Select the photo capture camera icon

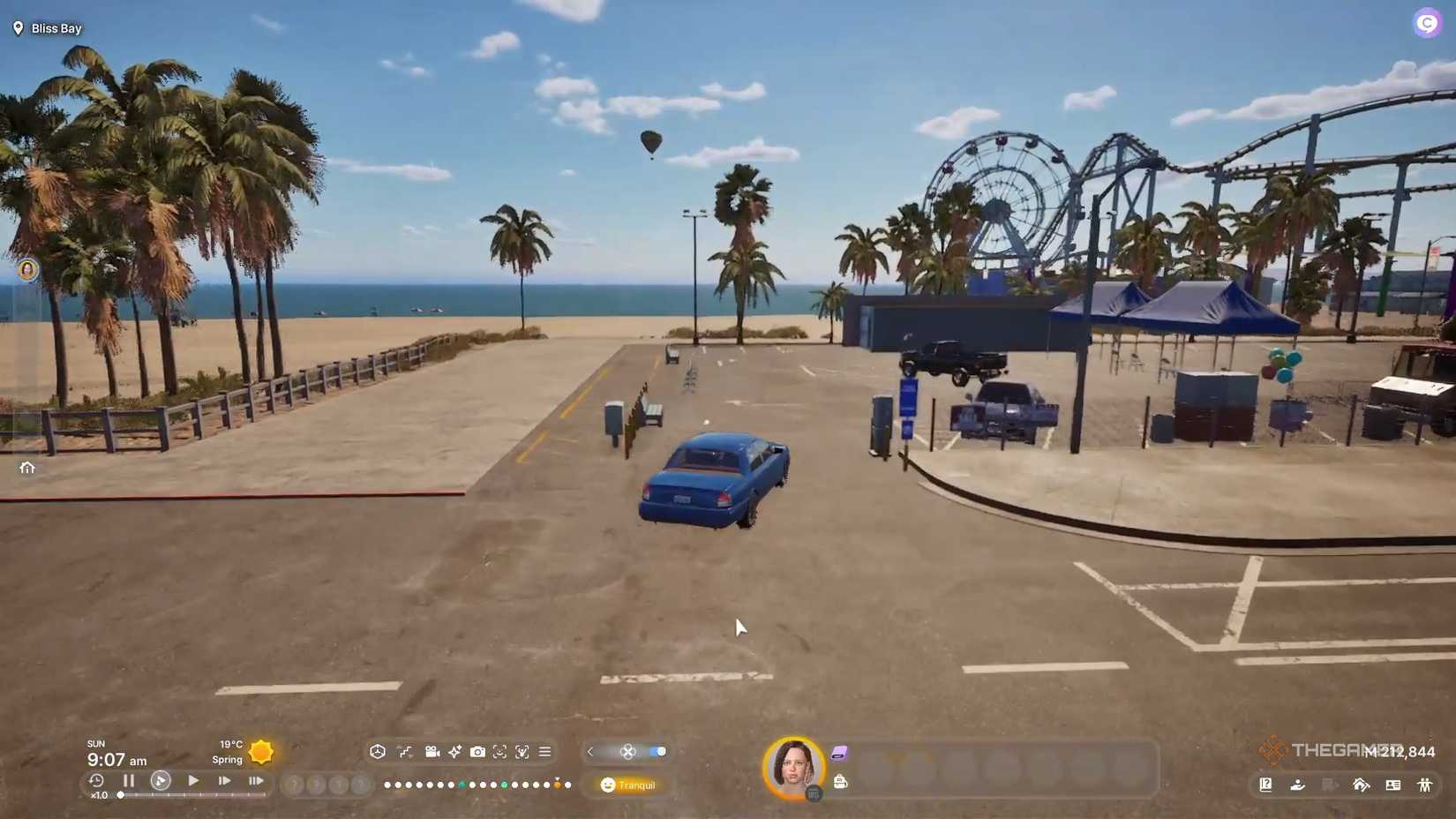(x=477, y=752)
